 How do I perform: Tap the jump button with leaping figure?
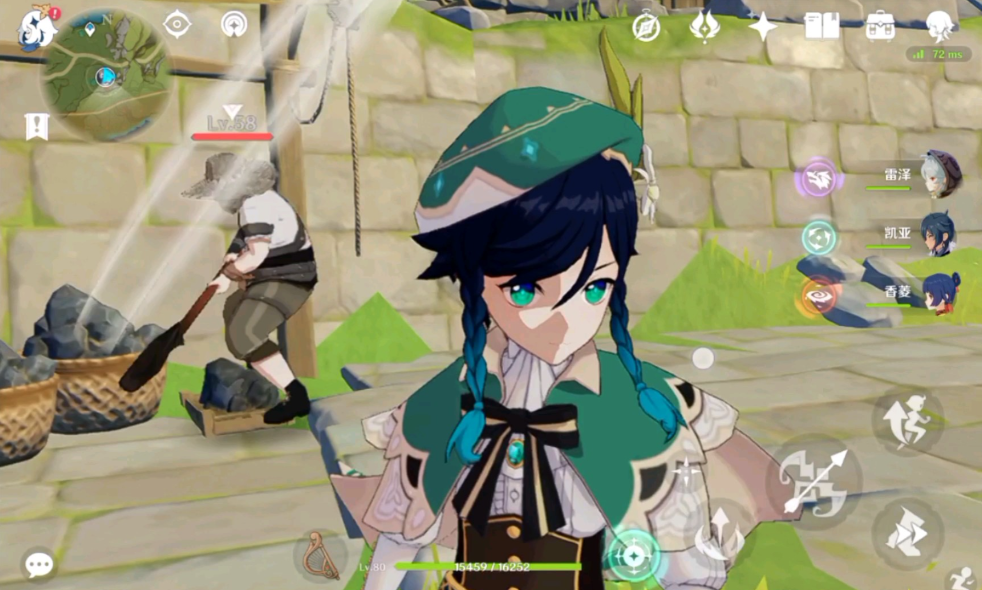(x=908, y=420)
